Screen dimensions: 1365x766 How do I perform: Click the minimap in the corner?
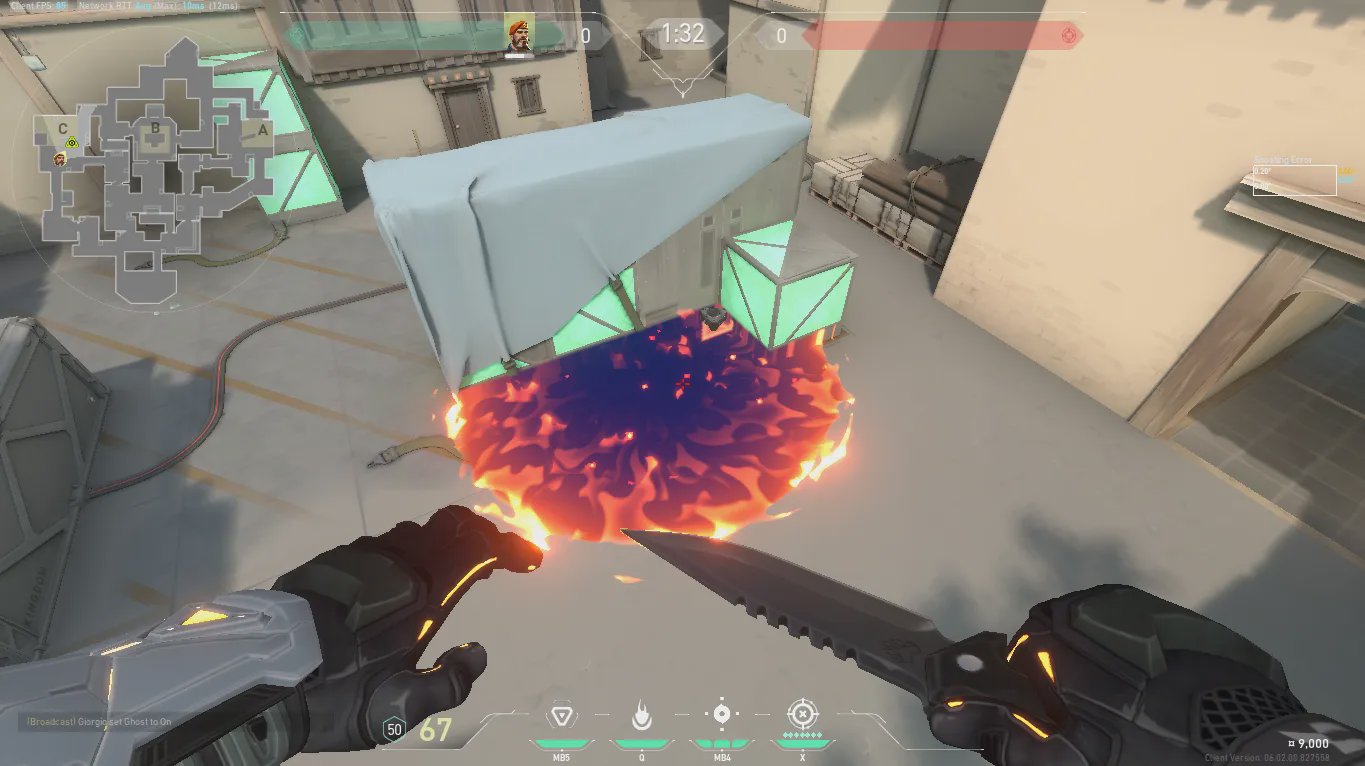click(x=155, y=170)
